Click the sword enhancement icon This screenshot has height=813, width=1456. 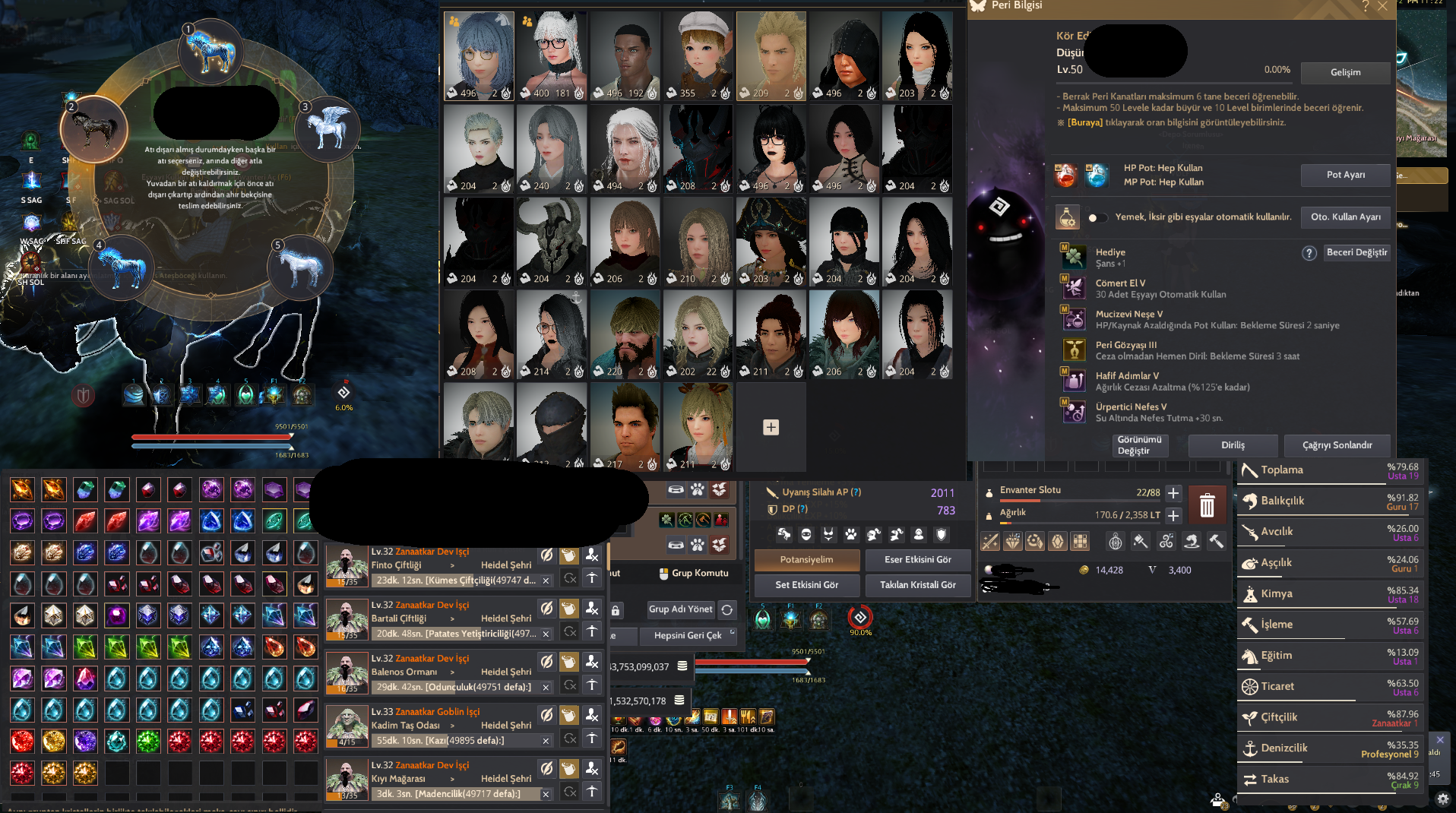pyautogui.click(x=990, y=541)
